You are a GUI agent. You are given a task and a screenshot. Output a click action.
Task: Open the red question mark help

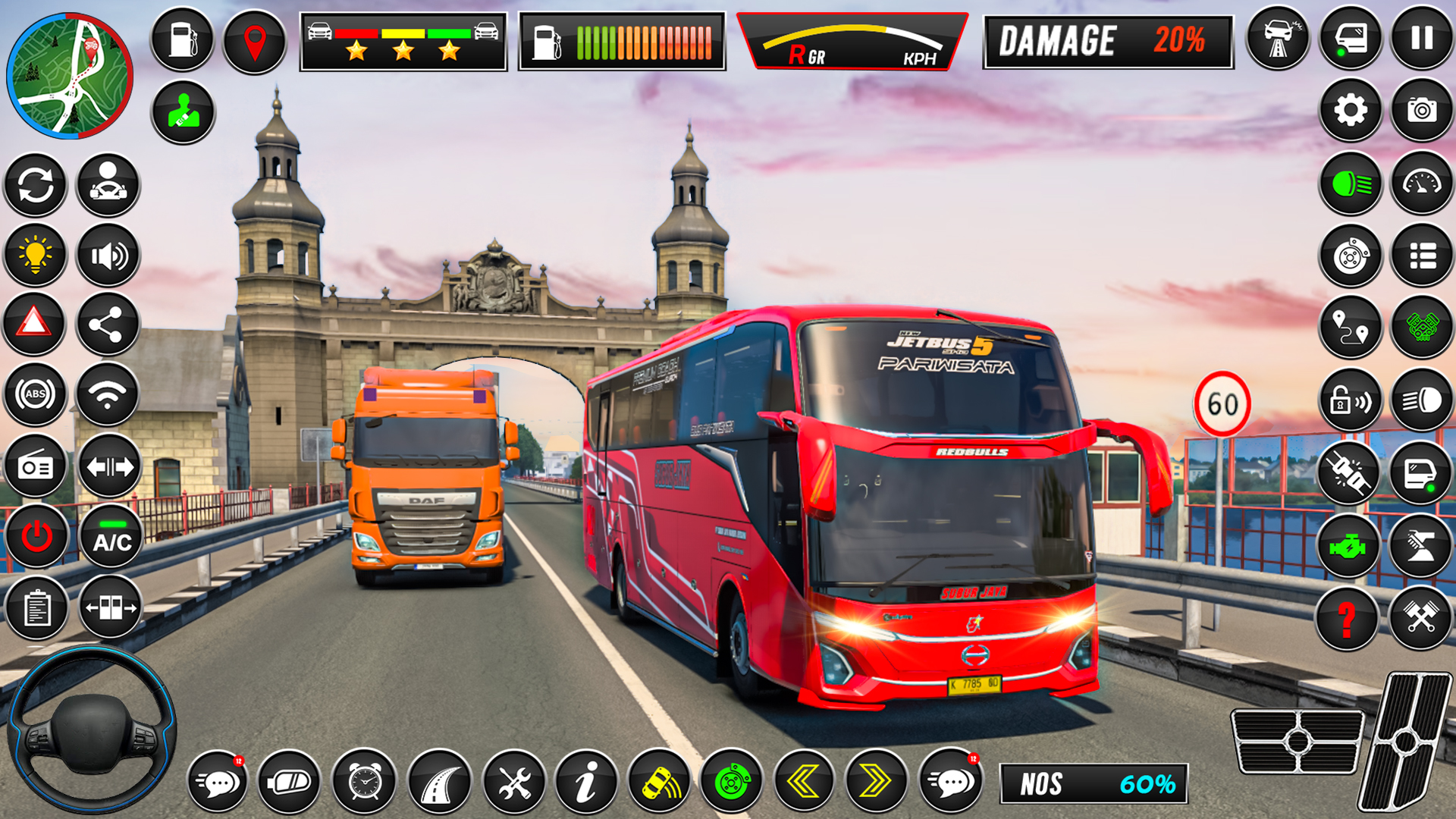(x=1347, y=618)
